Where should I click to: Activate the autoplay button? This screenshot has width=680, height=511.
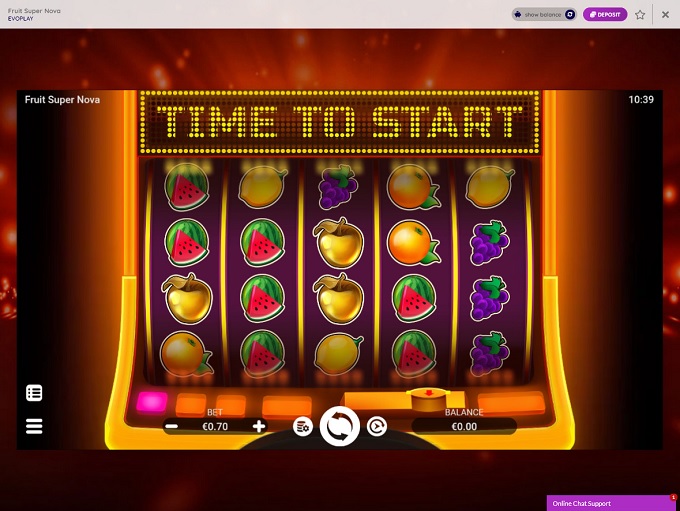[x=377, y=426]
